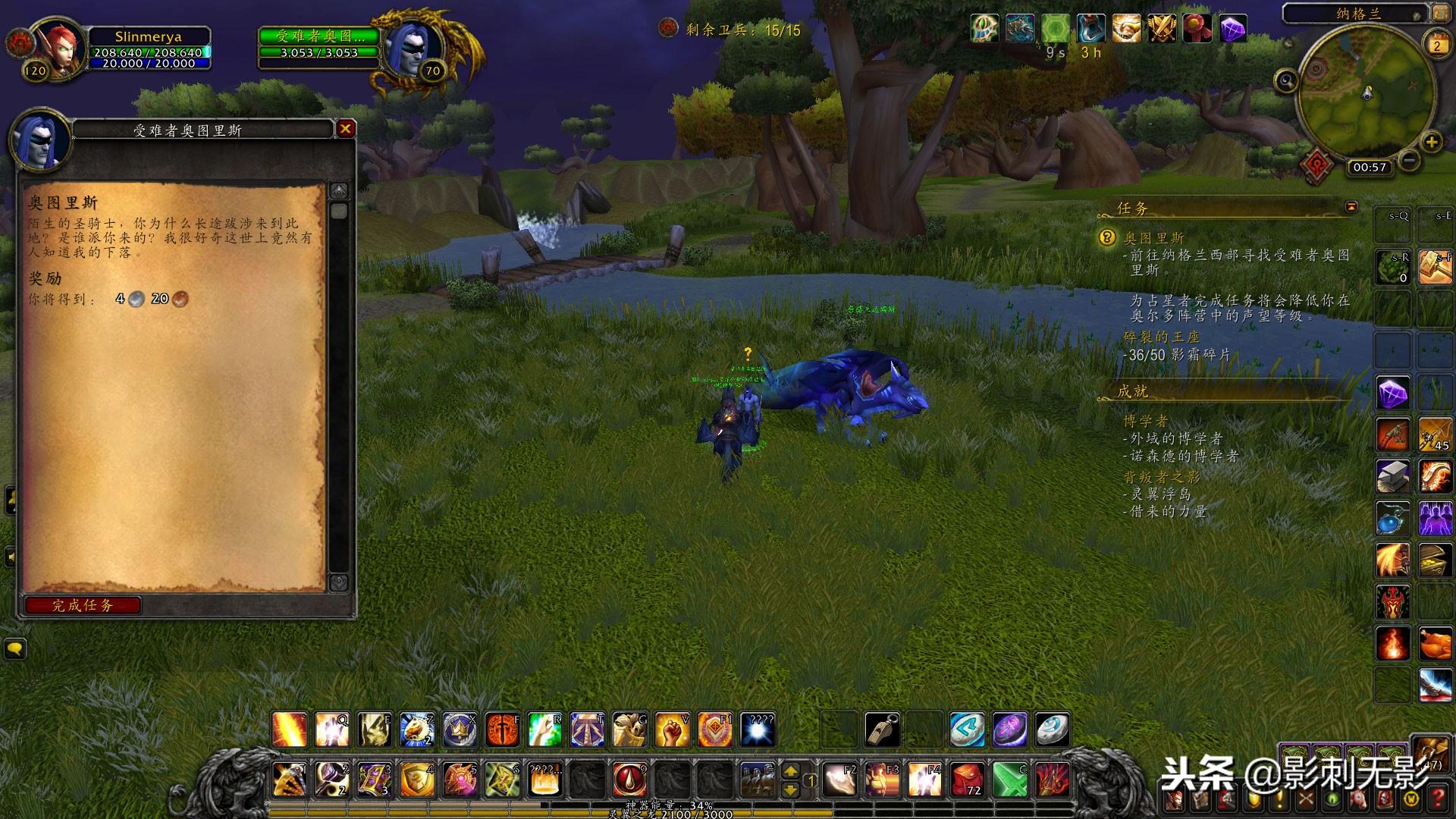Use the red backpack item showing 72
1456x819 pixels.
click(x=967, y=779)
